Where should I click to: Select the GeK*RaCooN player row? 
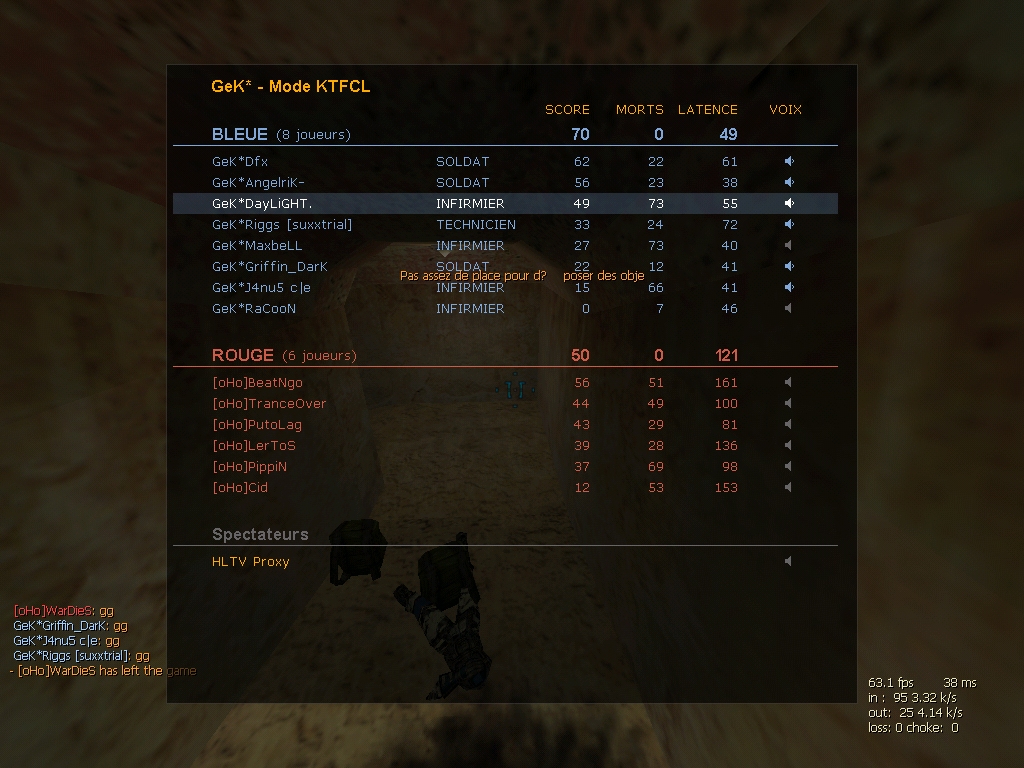click(x=254, y=308)
